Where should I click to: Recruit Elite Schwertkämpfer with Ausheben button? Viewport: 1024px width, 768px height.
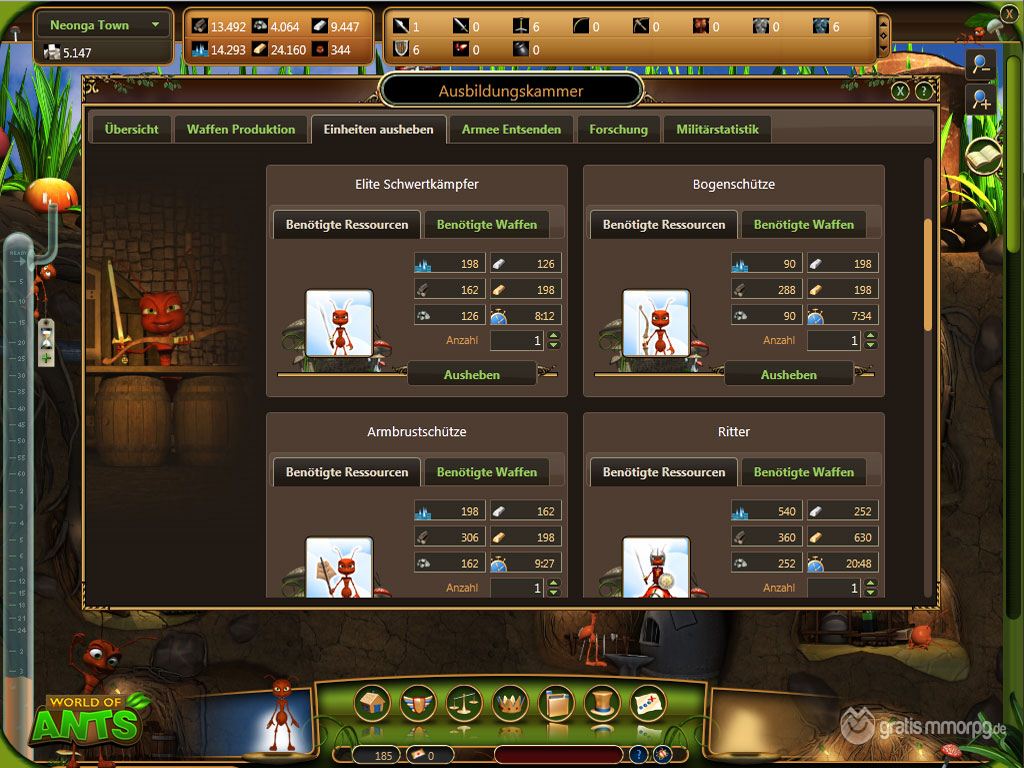point(472,375)
